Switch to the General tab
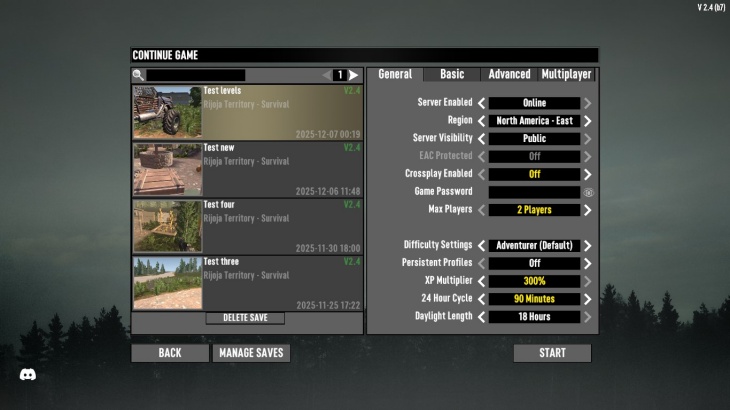Screen dimensions: 730x410 [395, 74]
